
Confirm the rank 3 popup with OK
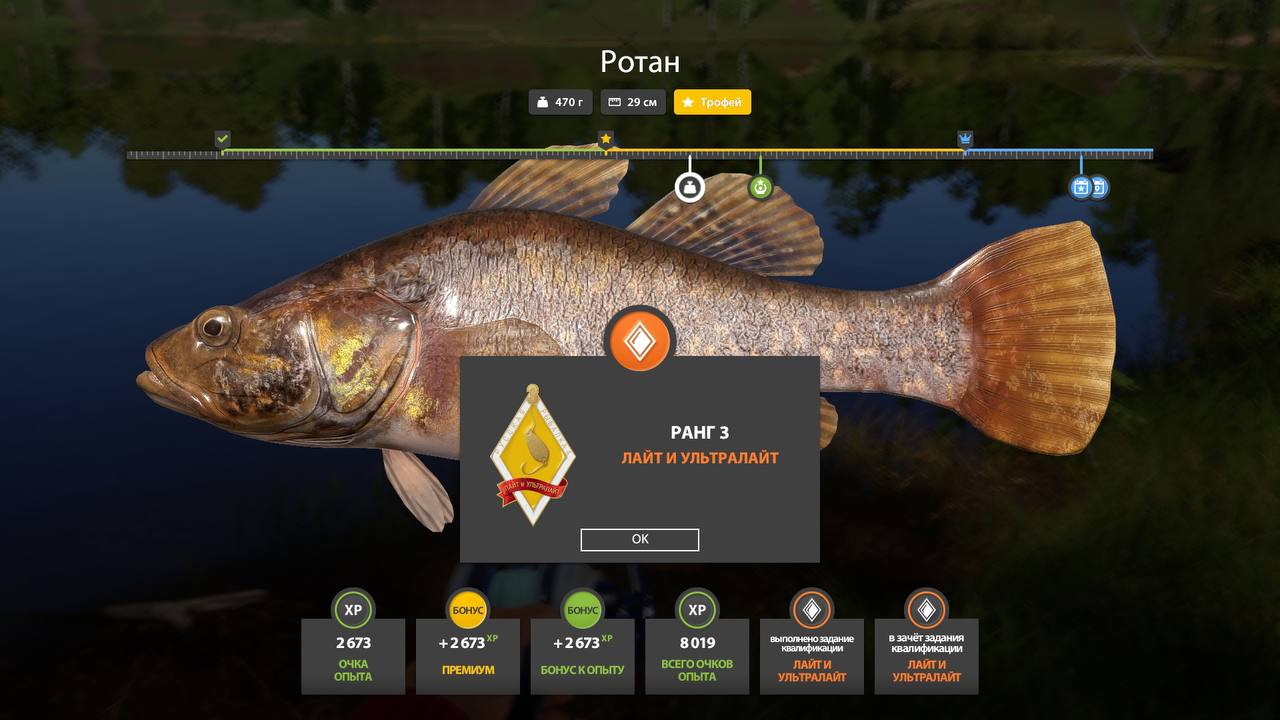640,540
